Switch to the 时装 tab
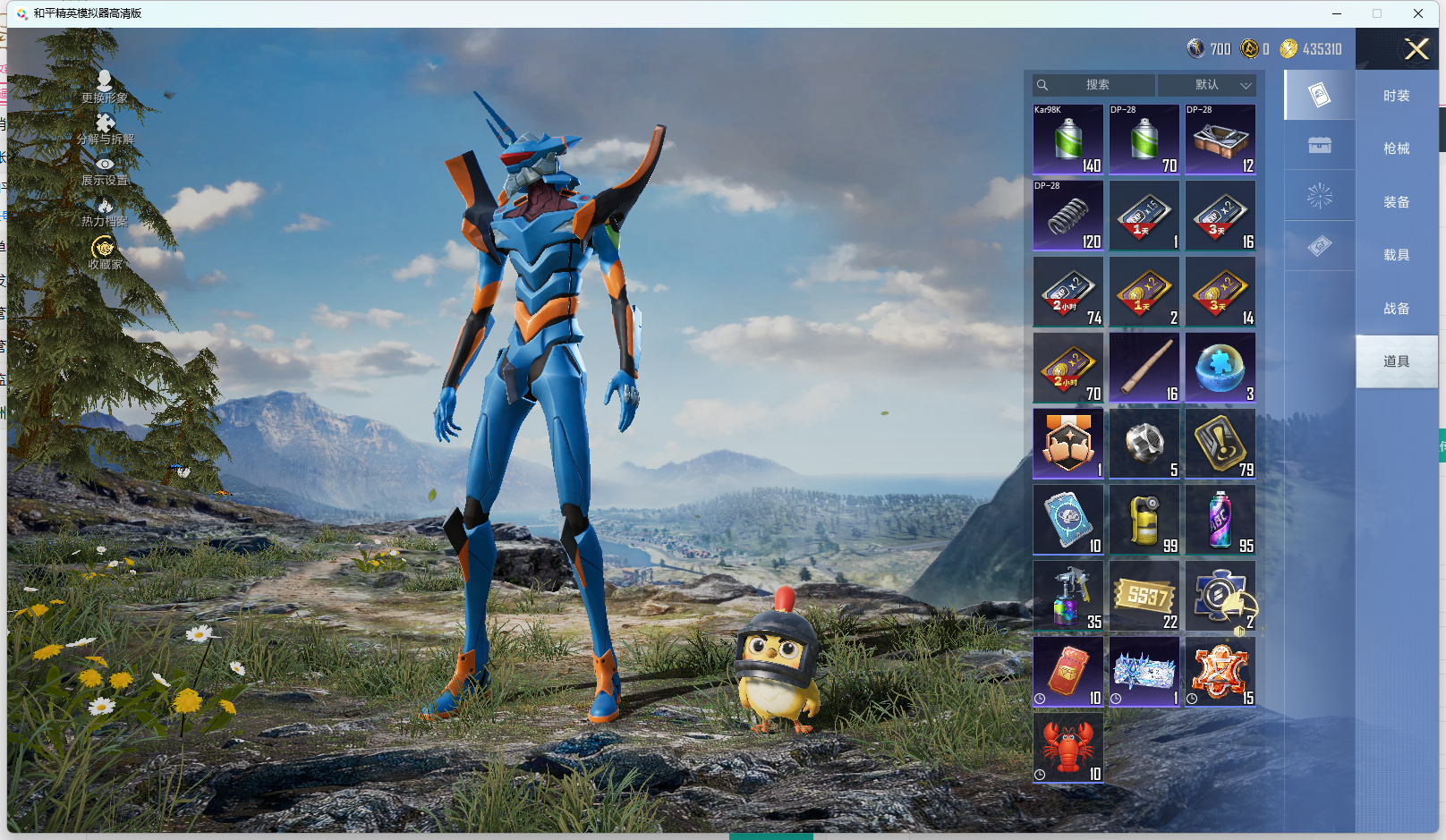 point(1396,96)
